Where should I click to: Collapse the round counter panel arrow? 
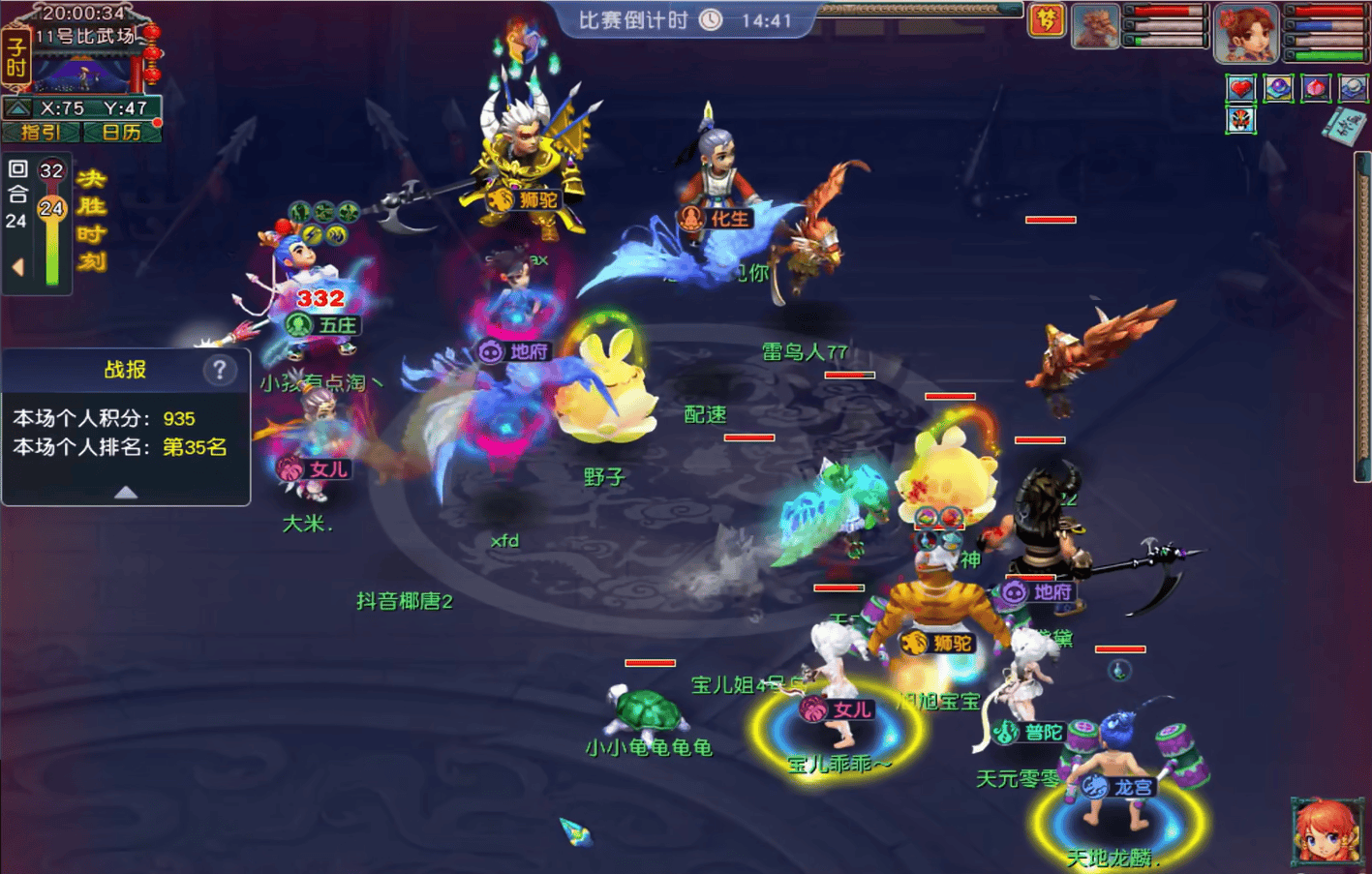click(x=17, y=266)
